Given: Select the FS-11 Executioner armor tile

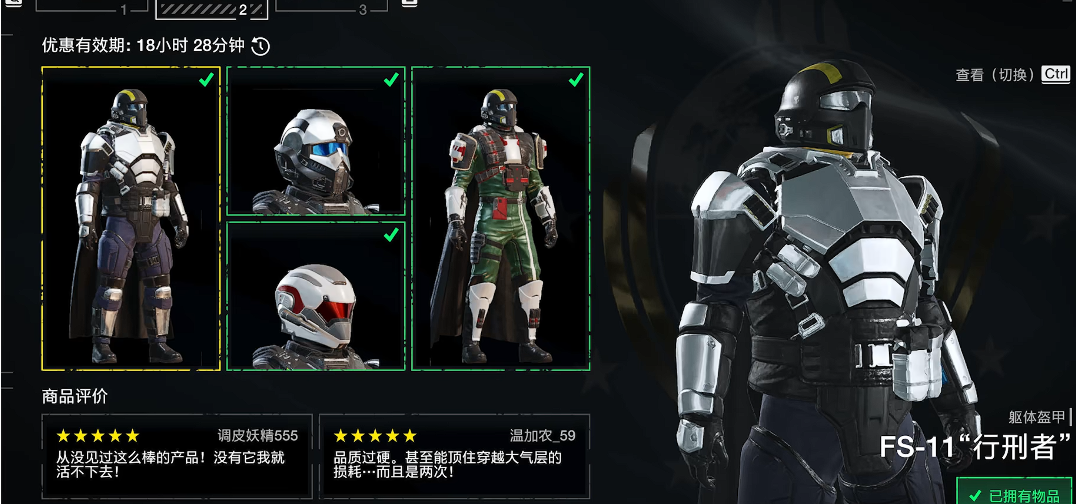Looking at the screenshot, I should [131, 218].
